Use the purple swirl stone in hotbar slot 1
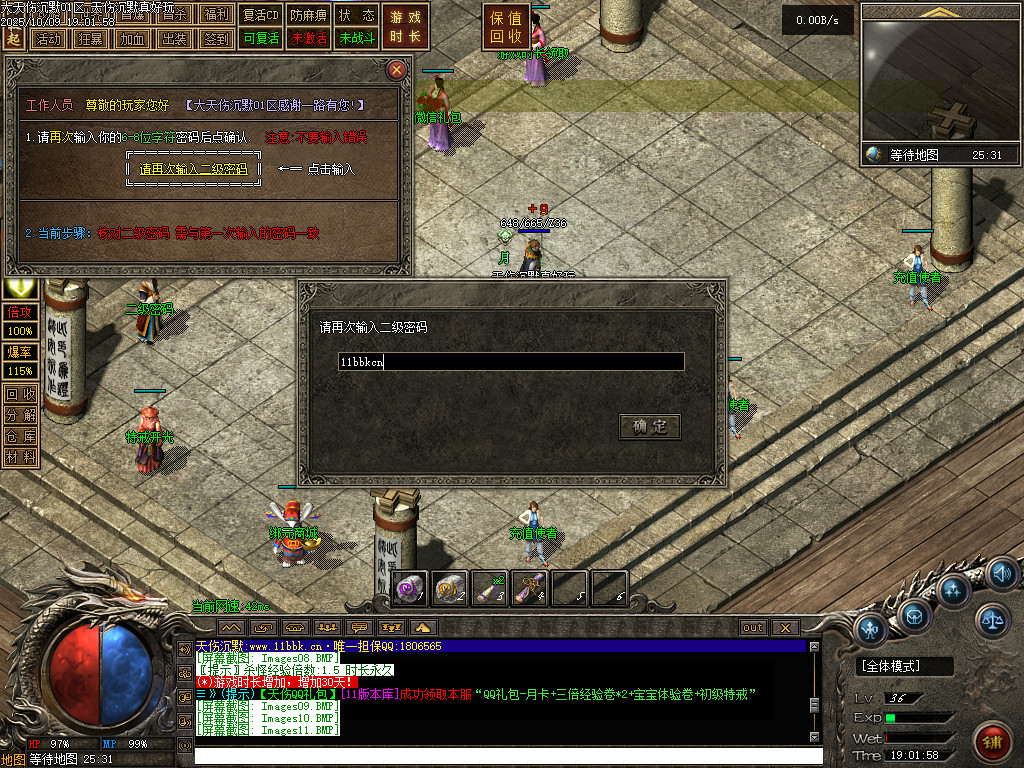The image size is (1024, 768). point(411,588)
